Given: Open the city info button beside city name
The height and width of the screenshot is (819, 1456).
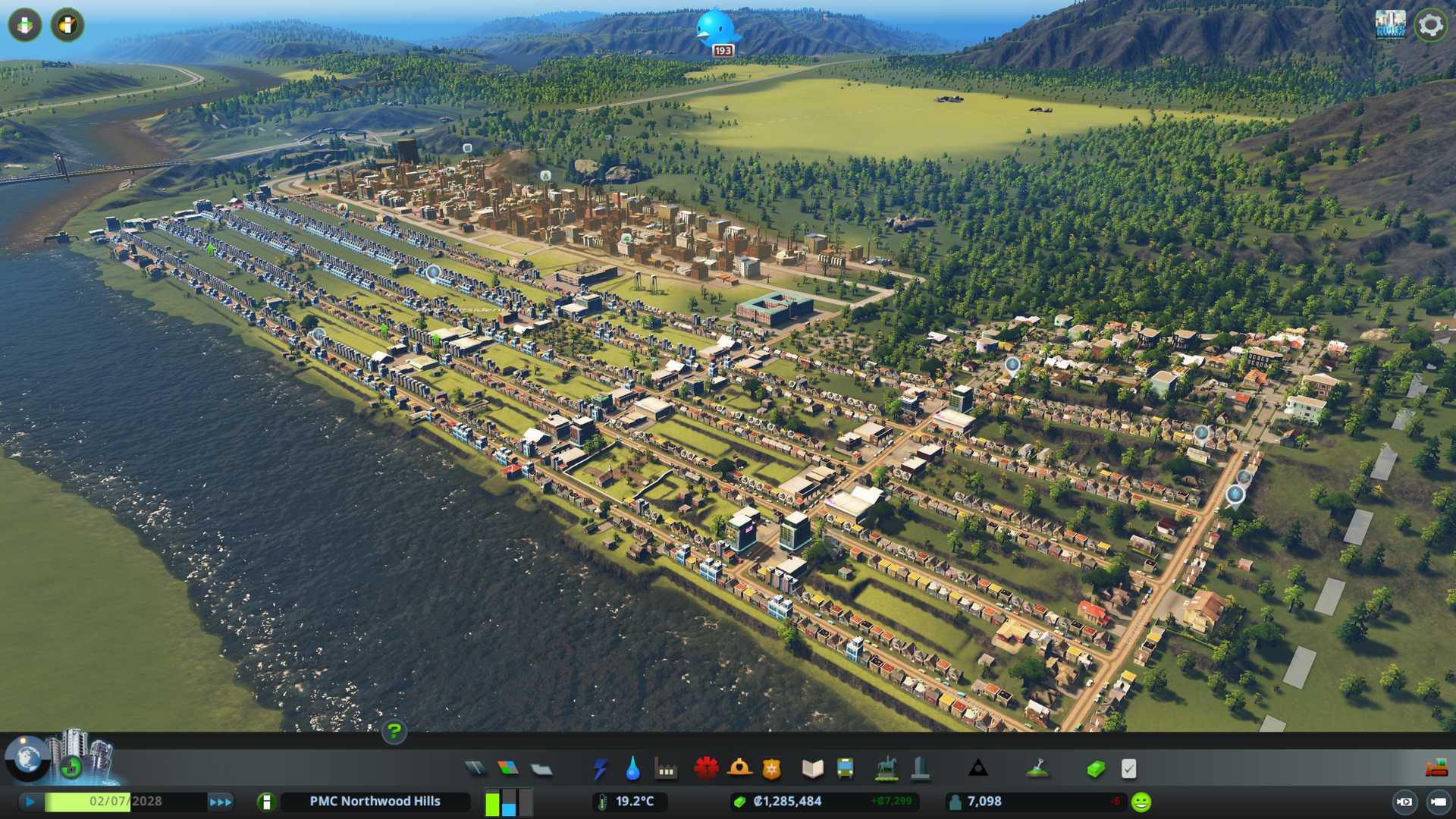Looking at the screenshot, I should click(x=266, y=802).
